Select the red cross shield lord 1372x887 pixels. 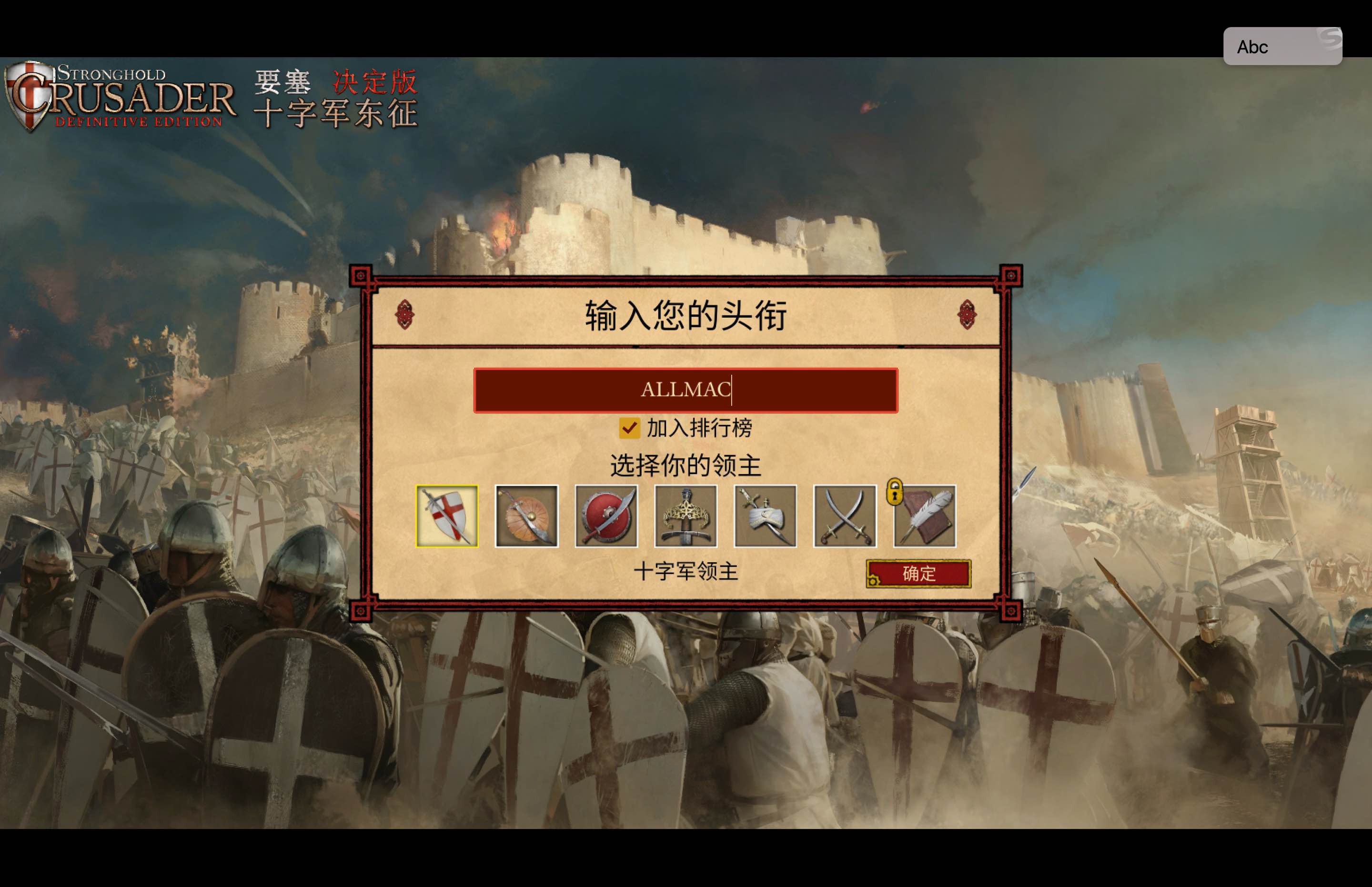(447, 516)
